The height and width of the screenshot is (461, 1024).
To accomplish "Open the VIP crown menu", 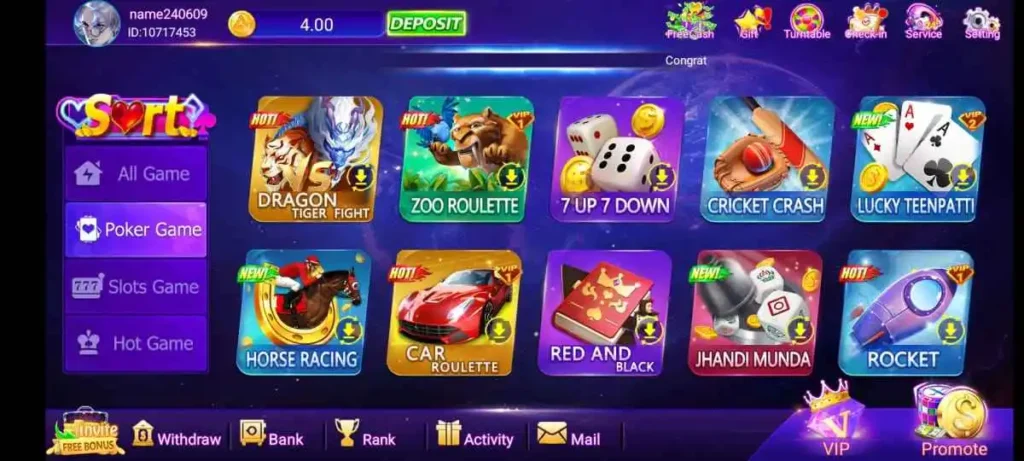I will click(x=834, y=416).
